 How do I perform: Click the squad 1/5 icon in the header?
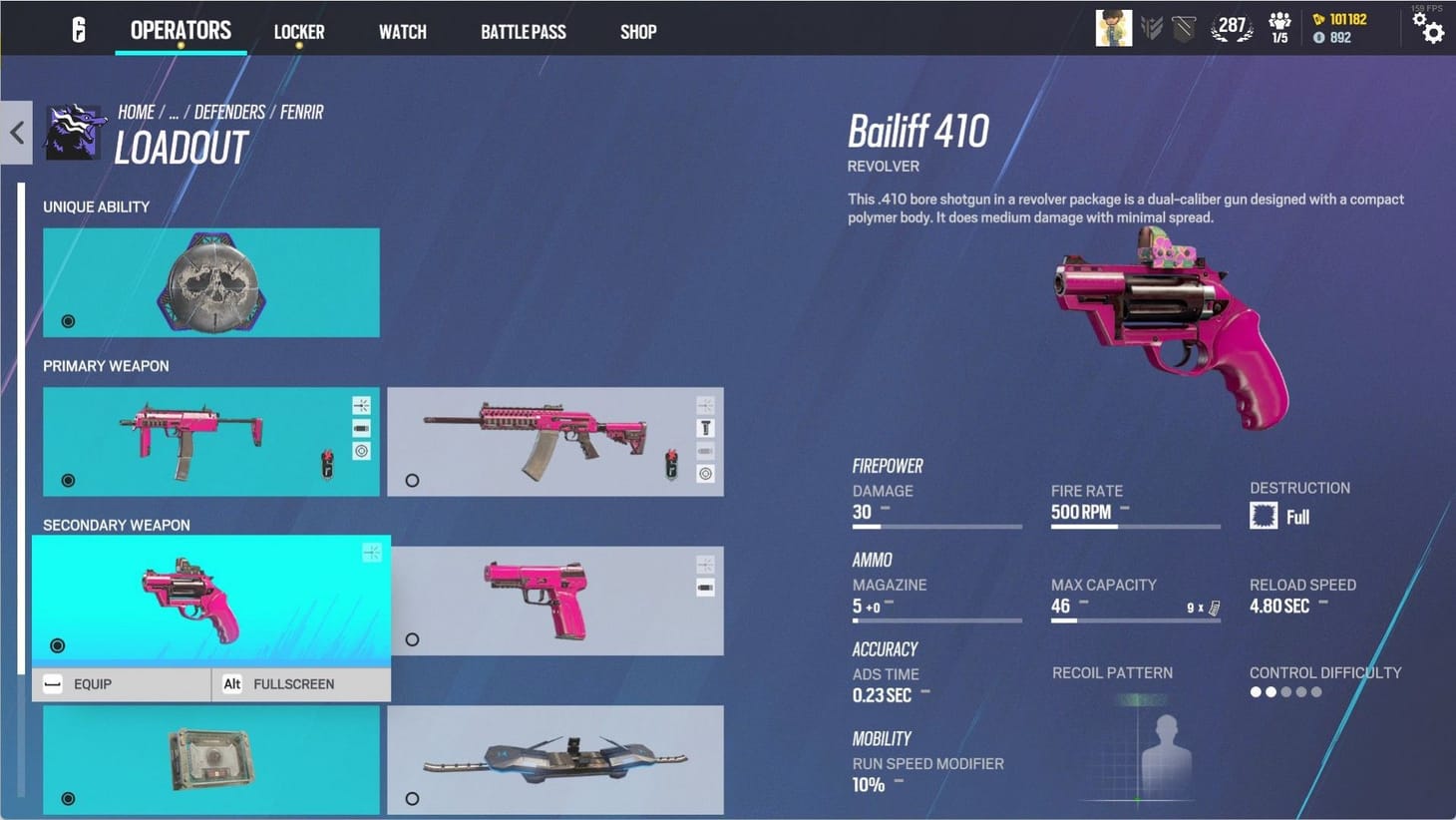(1279, 28)
